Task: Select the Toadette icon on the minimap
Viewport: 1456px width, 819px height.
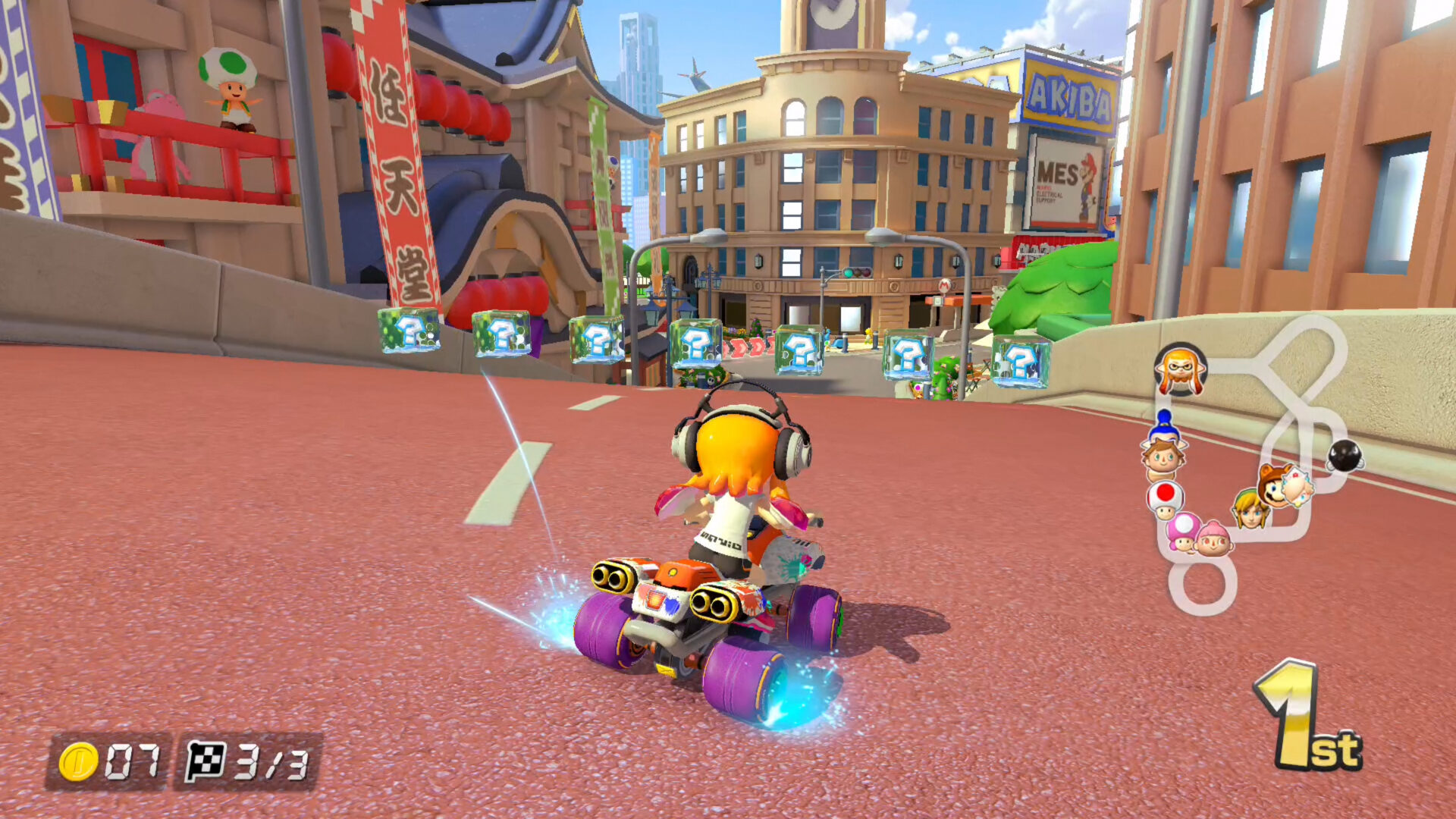Action: click(1183, 532)
